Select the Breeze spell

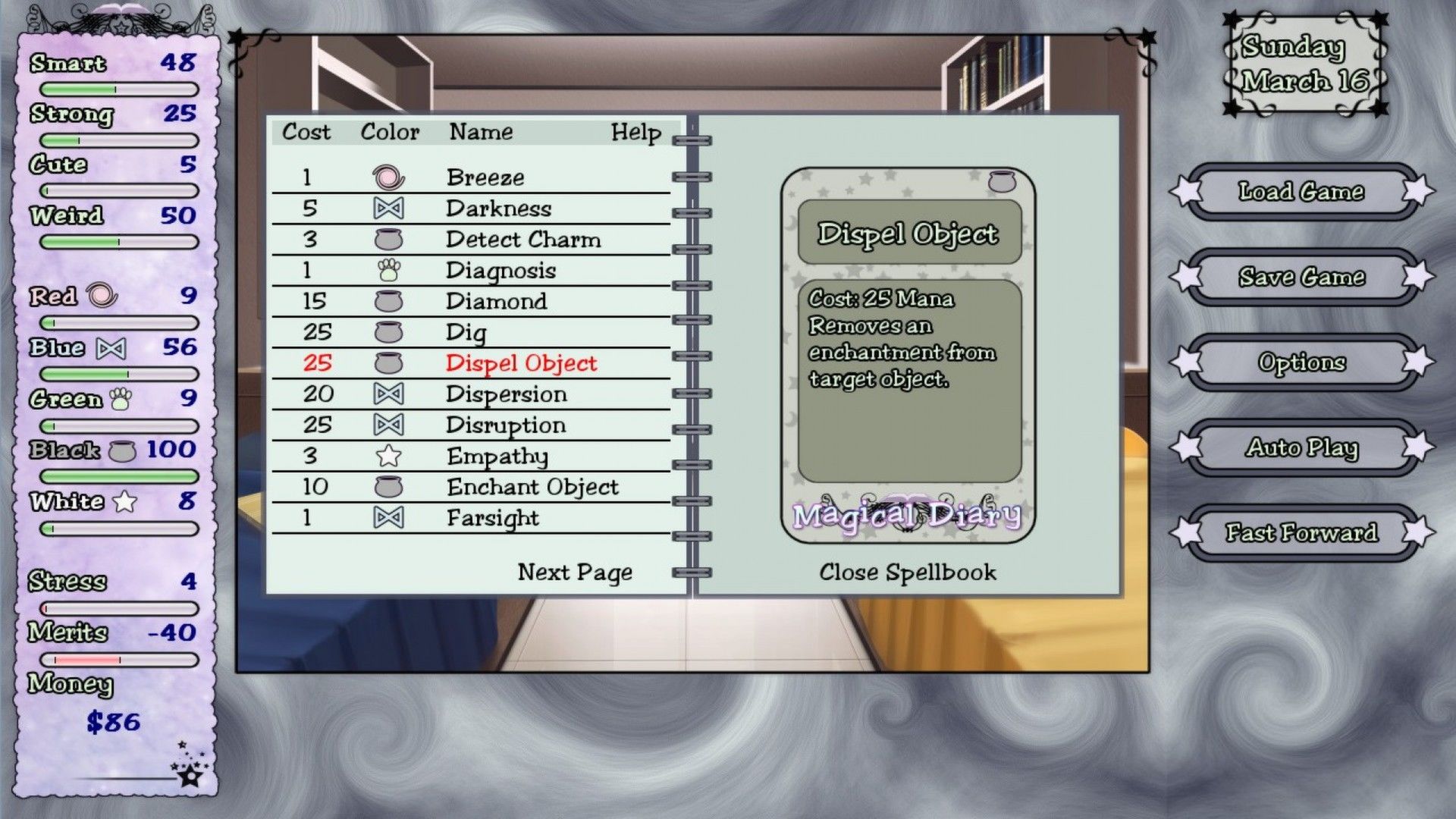click(x=485, y=177)
